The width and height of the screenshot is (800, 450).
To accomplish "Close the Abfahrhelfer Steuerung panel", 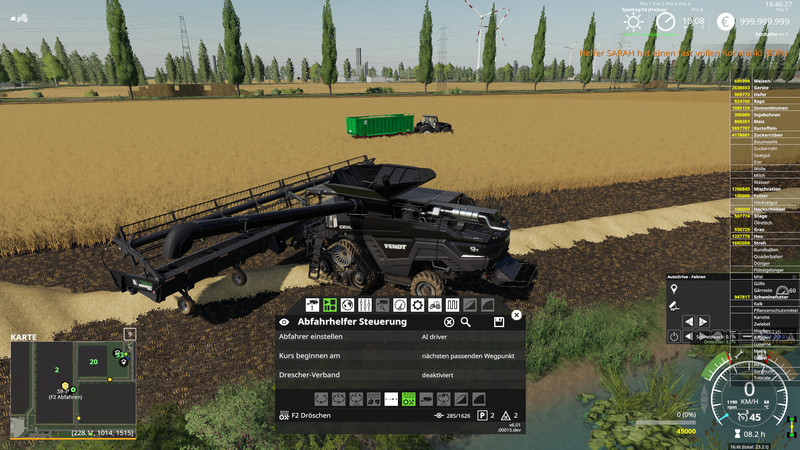I will pos(516,315).
